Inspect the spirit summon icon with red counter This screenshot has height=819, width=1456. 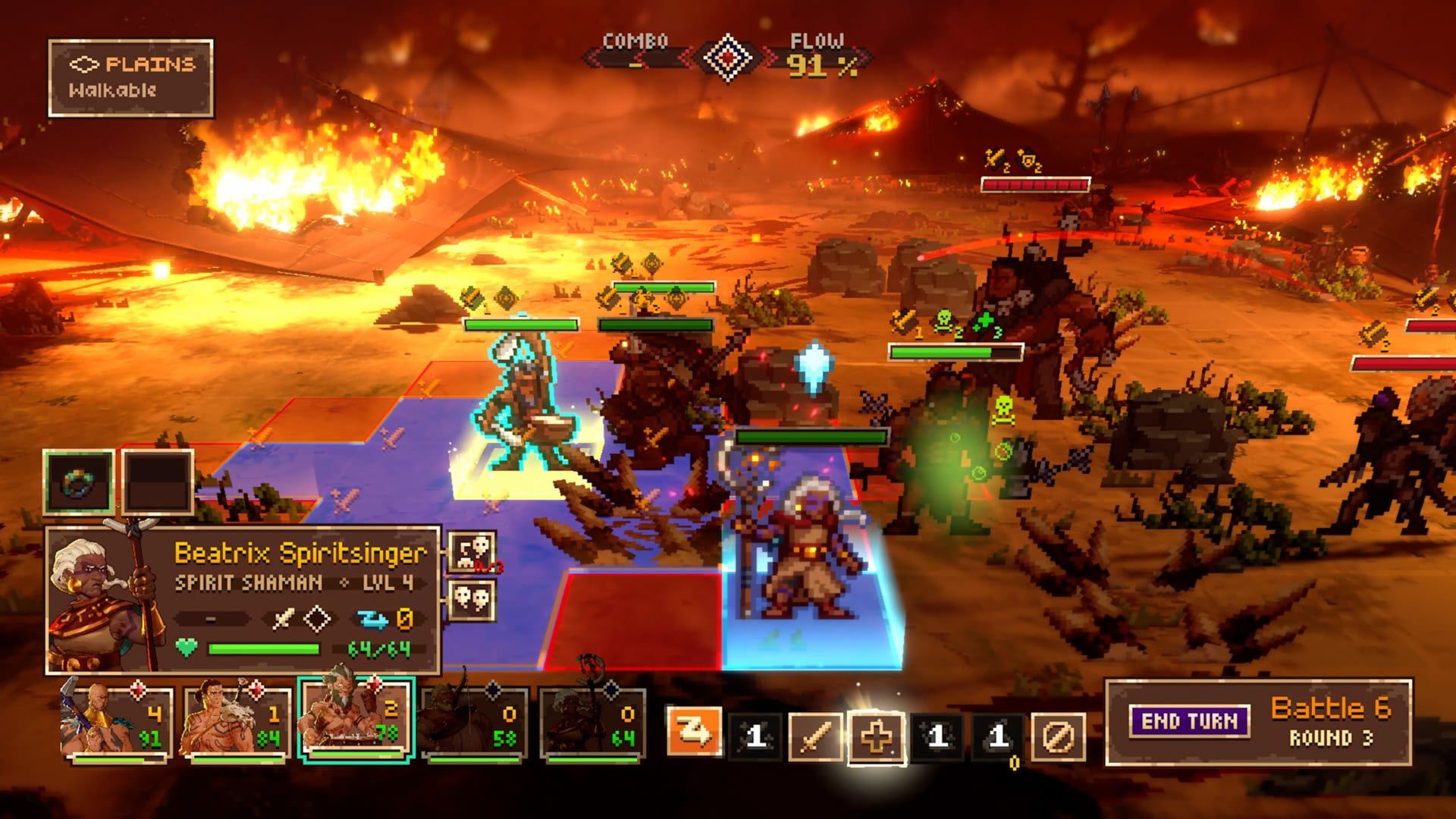coord(472,551)
